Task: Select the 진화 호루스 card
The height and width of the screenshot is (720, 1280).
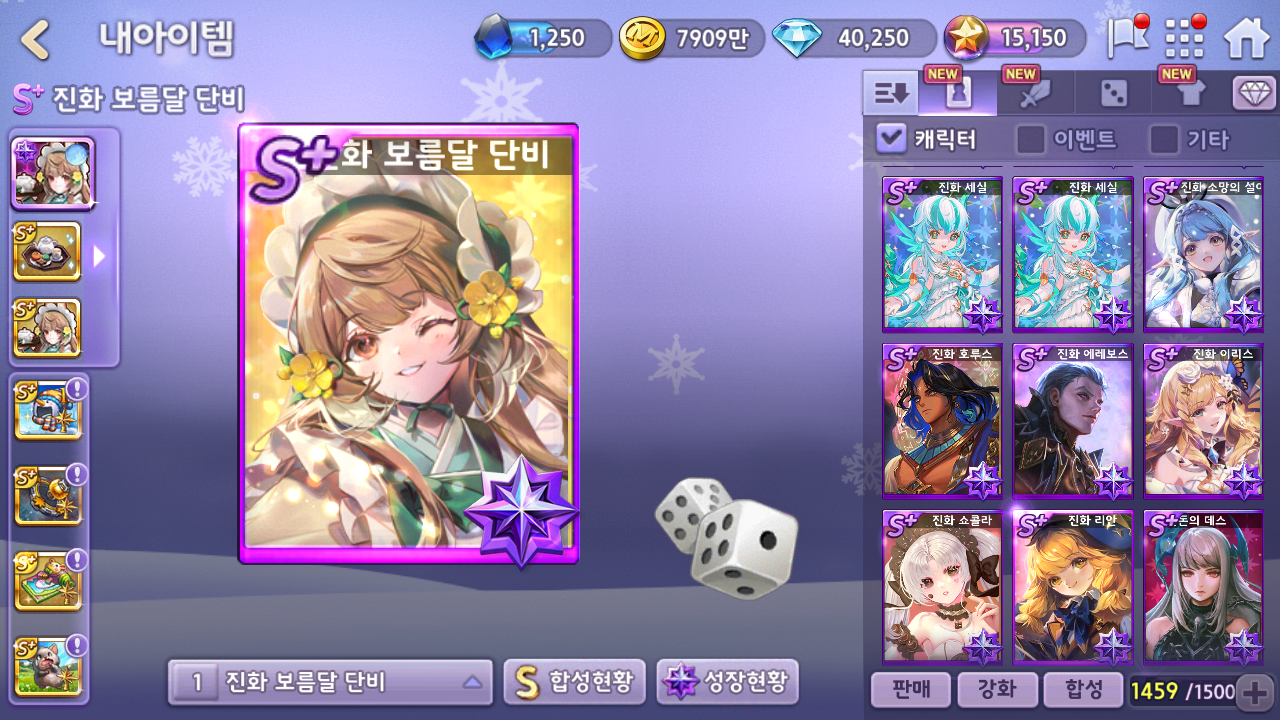Action: [x=942, y=421]
